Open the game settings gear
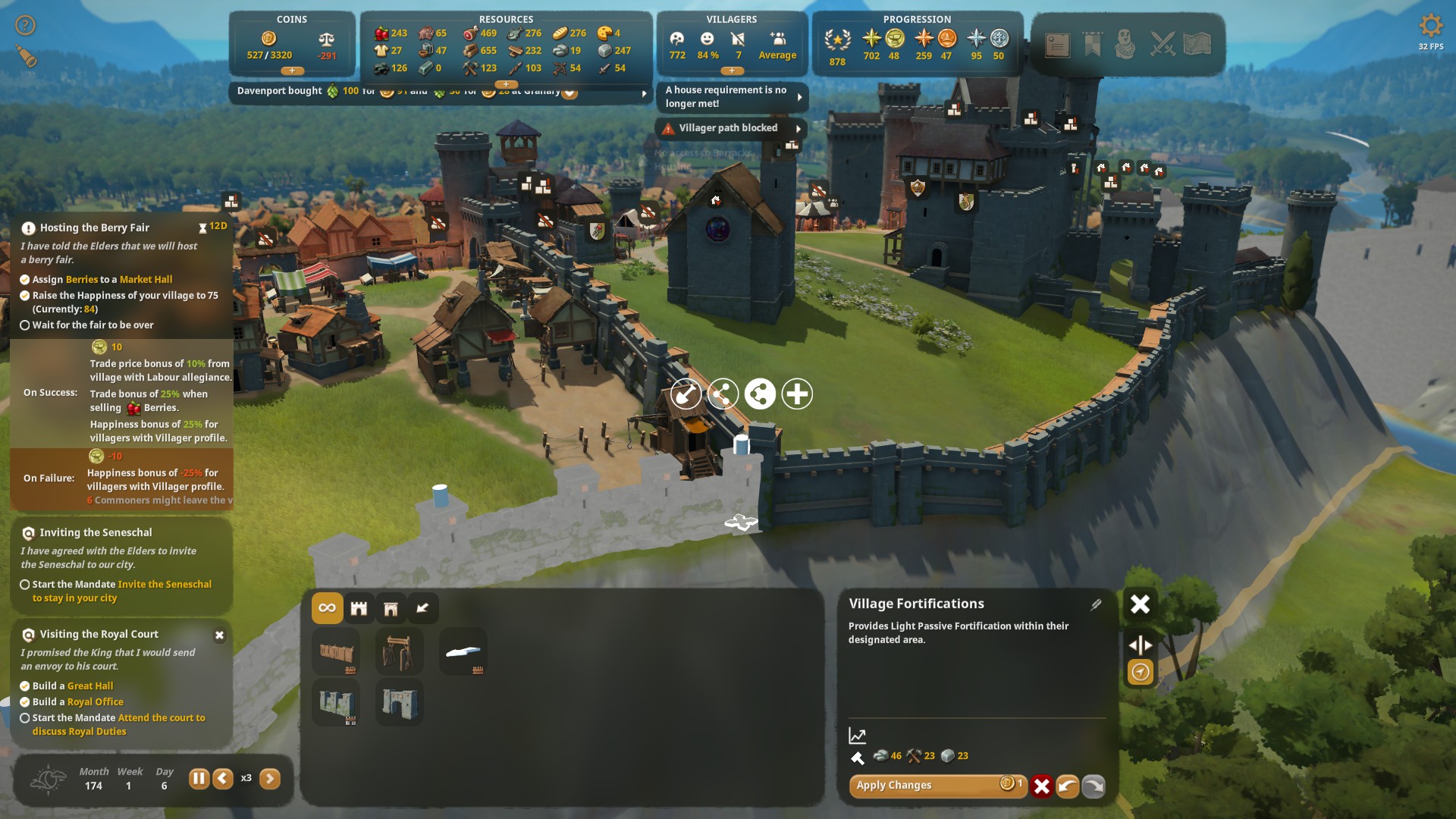The height and width of the screenshot is (819, 1456). [x=1430, y=26]
